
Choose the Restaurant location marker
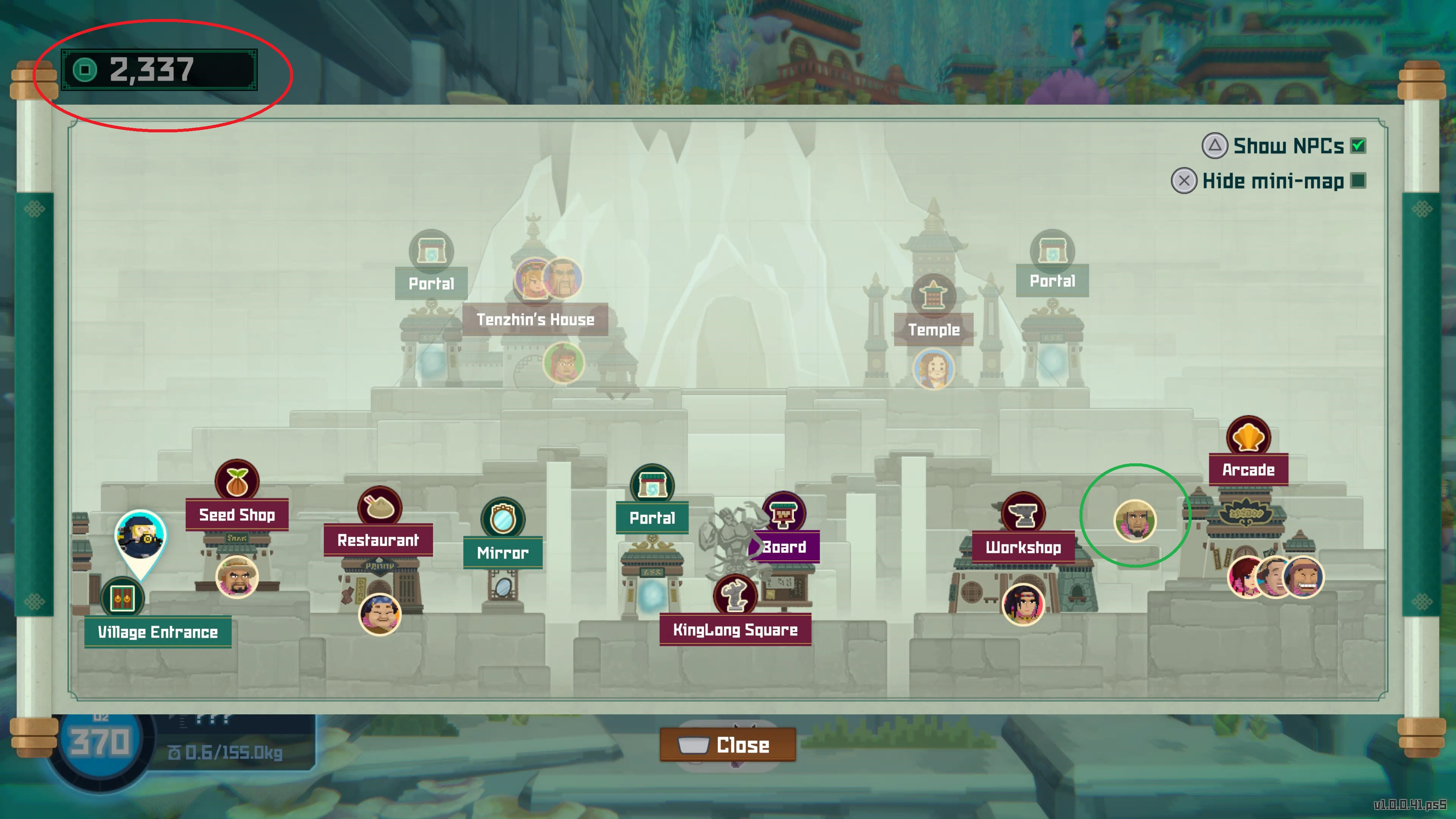379,507
